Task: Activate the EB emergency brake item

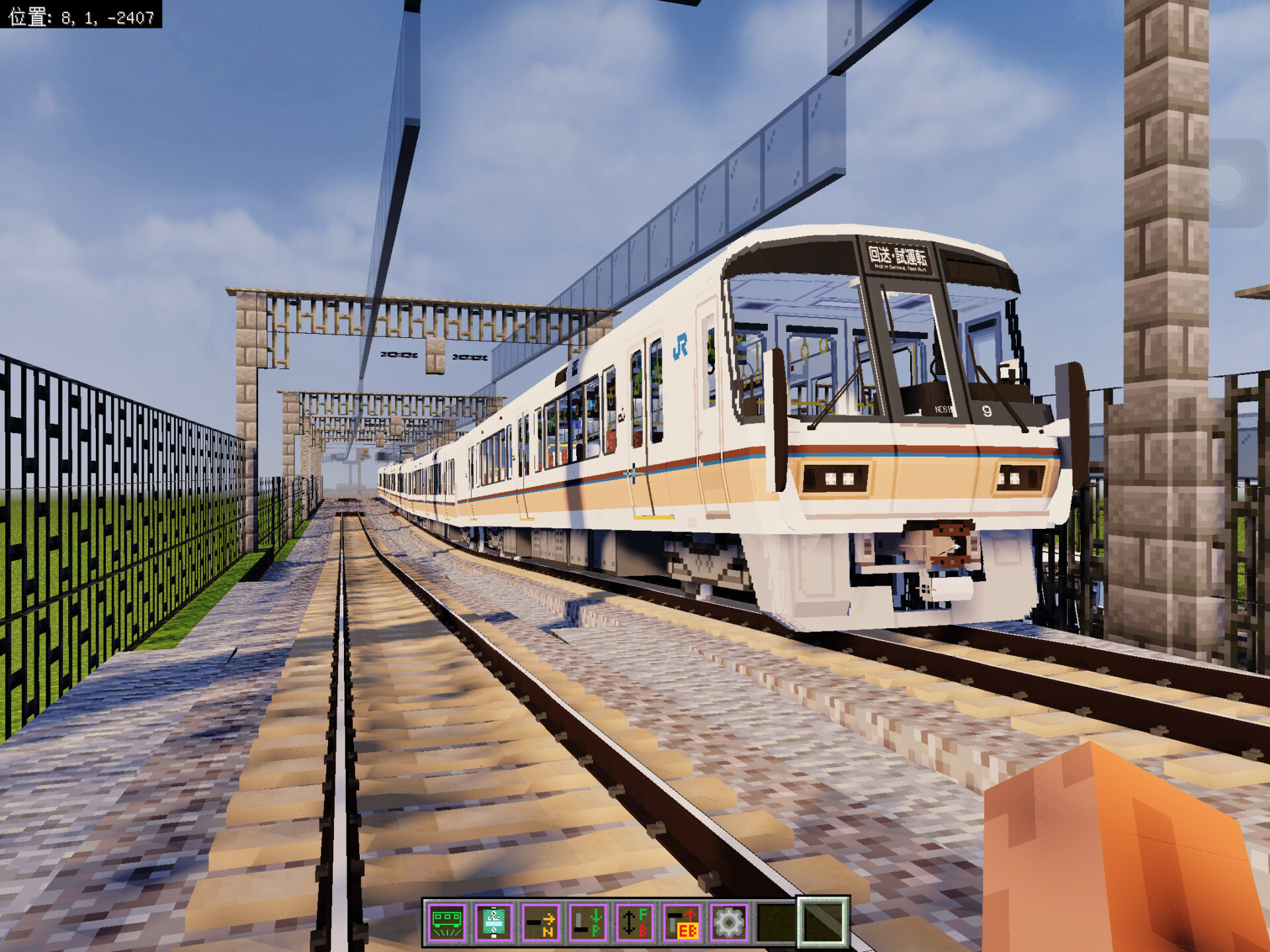Action: (x=682, y=922)
